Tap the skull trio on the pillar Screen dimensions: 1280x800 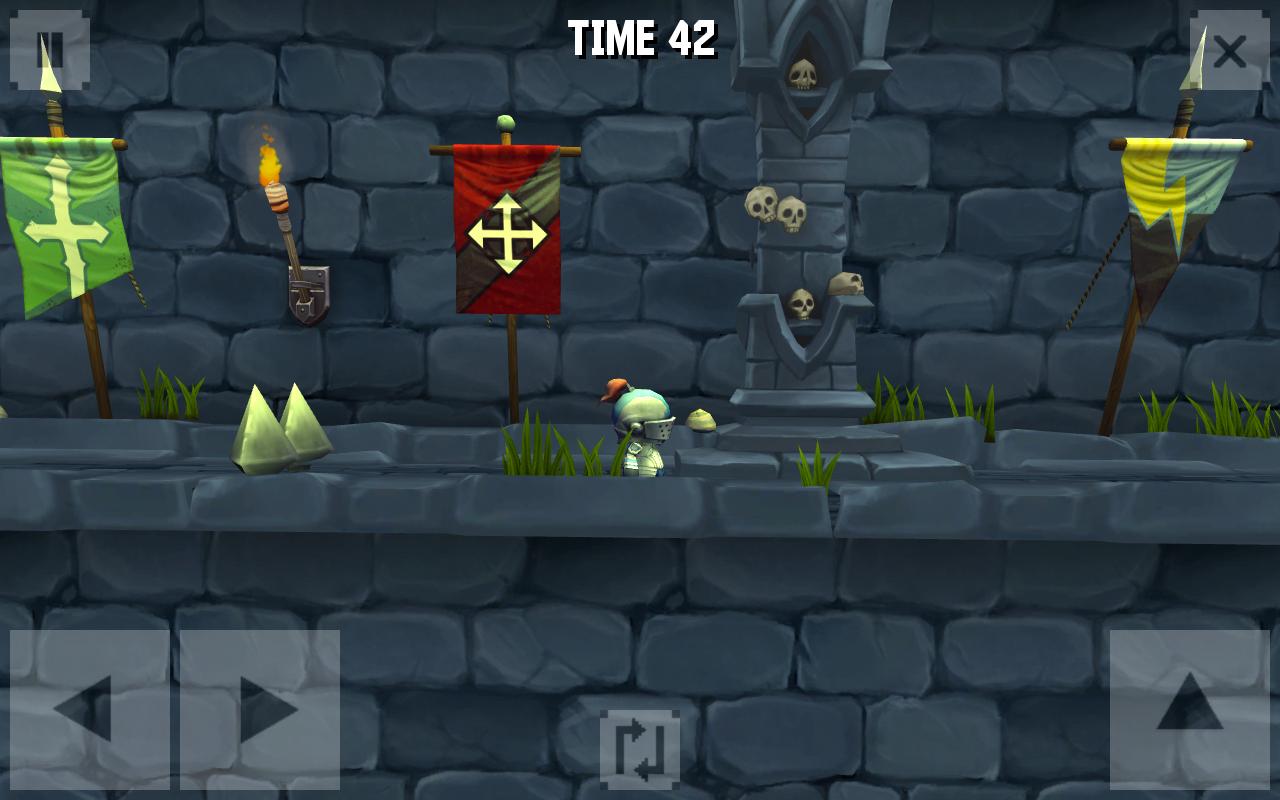pos(780,210)
